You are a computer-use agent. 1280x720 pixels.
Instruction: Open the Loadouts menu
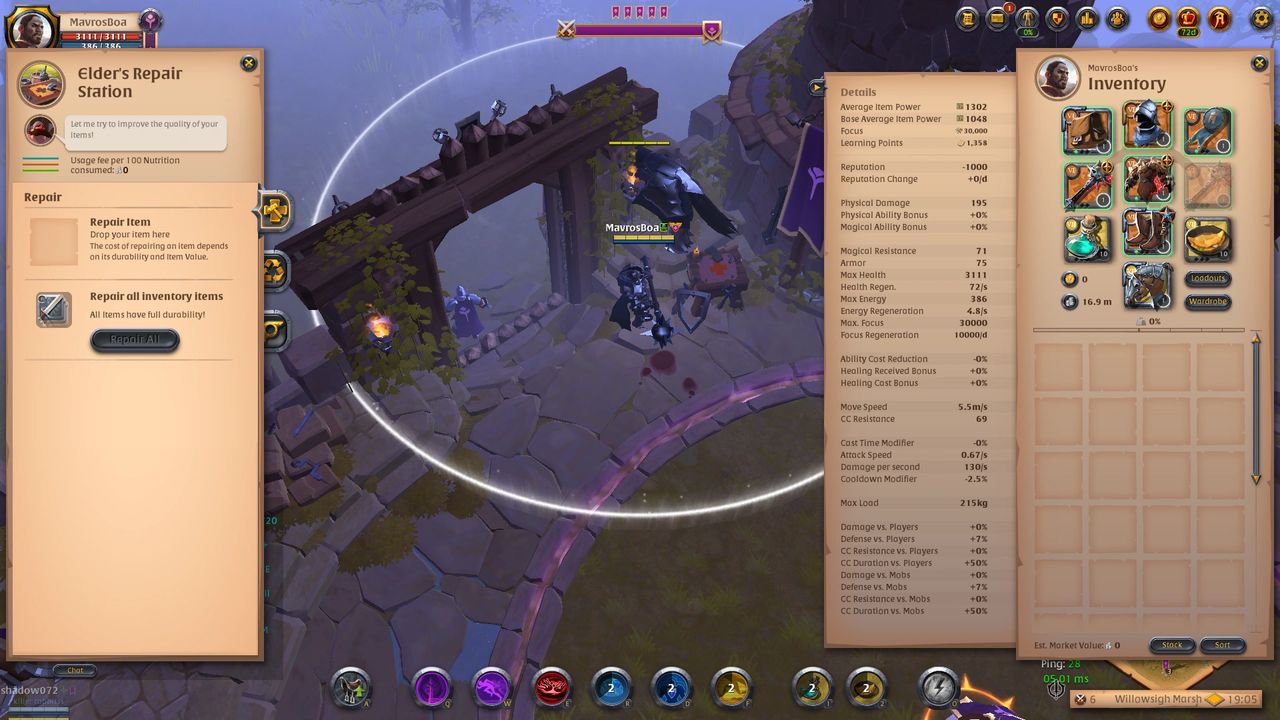(1208, 279)
